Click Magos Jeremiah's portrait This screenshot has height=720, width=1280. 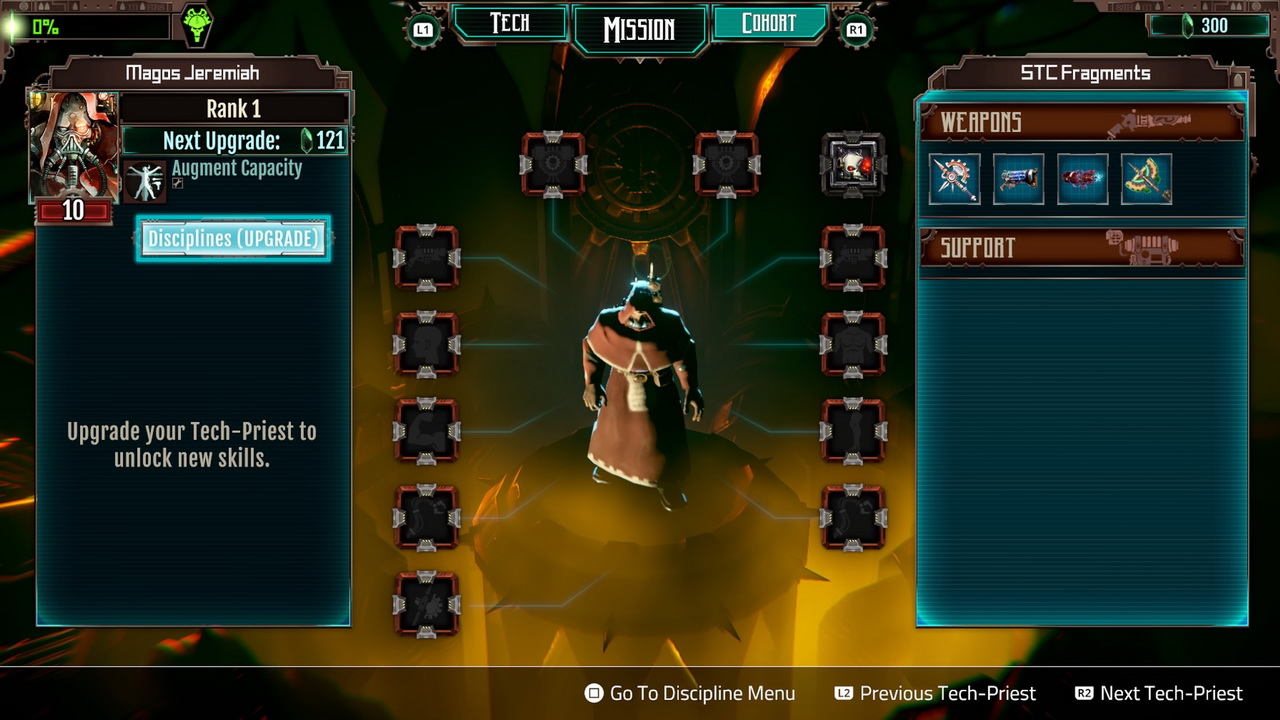pos(74,145)
